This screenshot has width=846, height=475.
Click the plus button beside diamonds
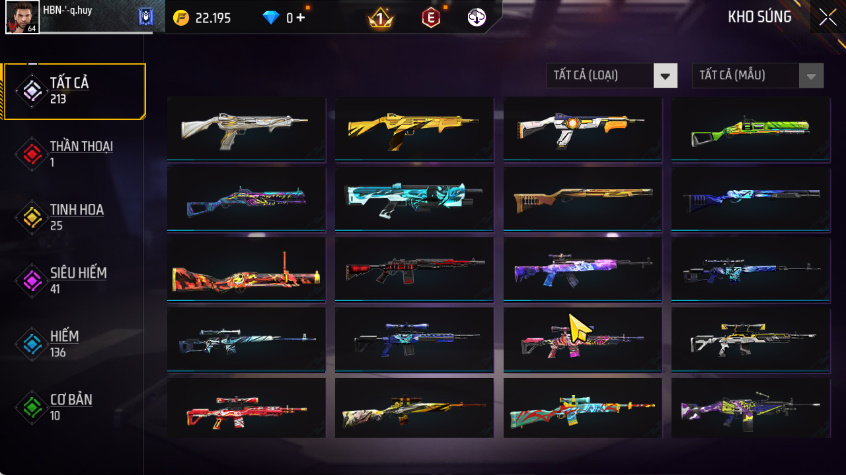[301, 17]
